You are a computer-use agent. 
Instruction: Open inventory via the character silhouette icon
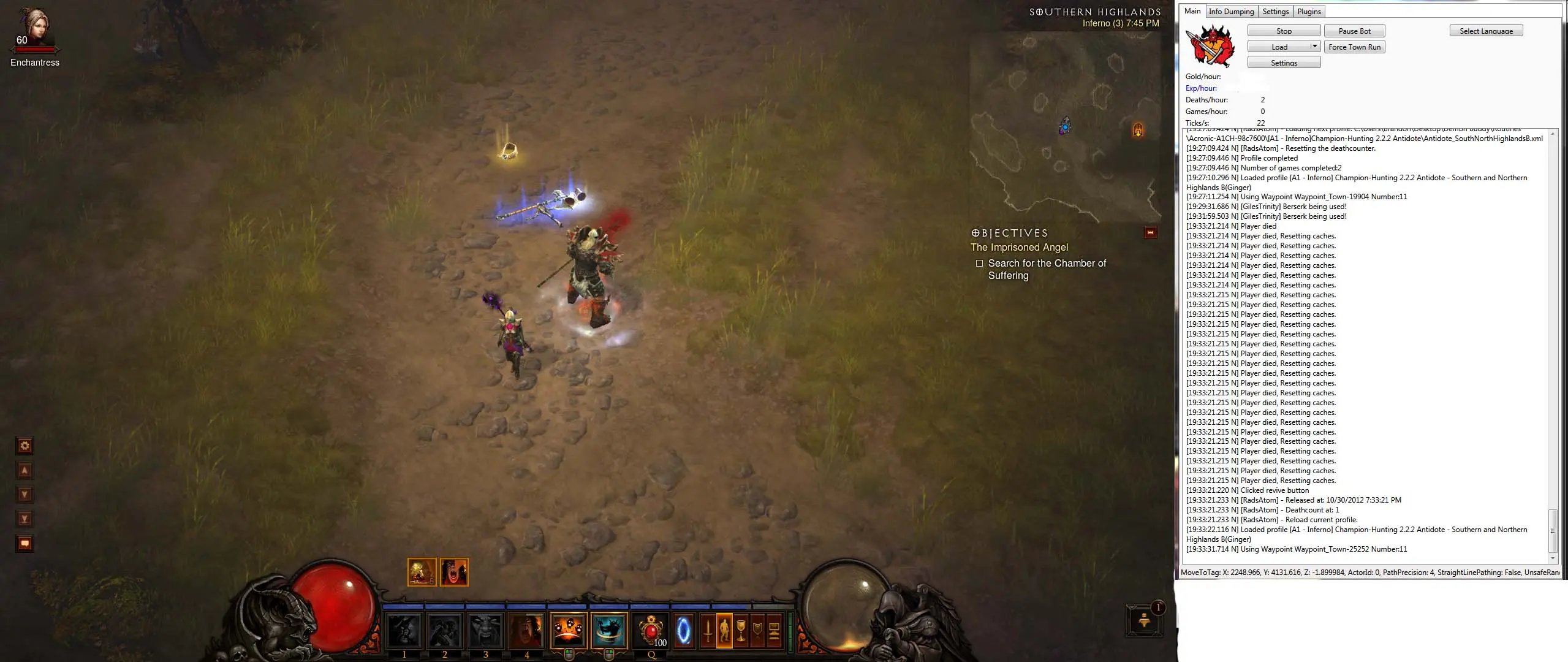click(x=724, y=631)
